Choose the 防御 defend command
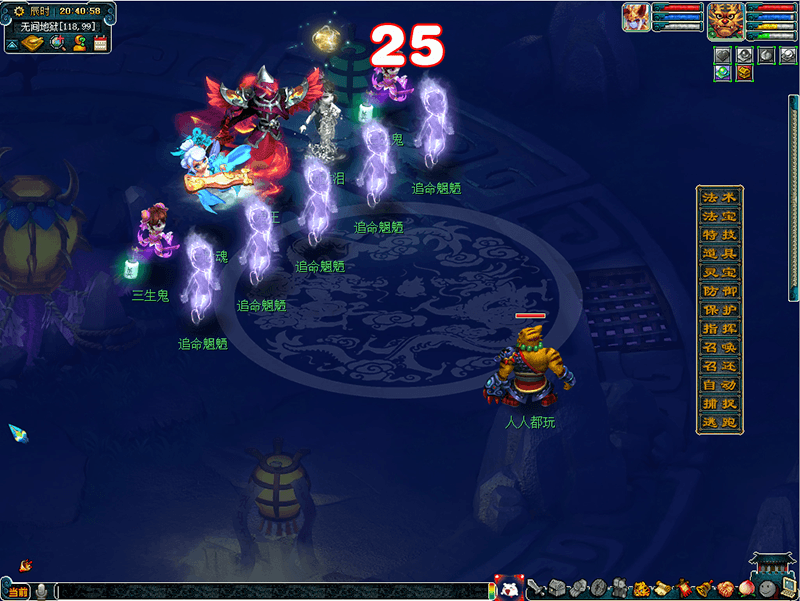Image resolution: width=800 pixels, height=601 pixels. click(719, 291)
